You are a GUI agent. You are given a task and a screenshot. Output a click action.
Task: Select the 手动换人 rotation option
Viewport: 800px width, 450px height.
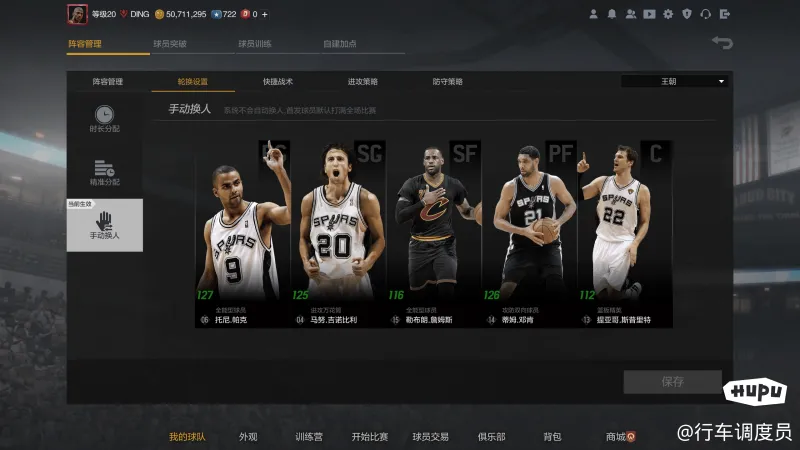tap(104, 226)
